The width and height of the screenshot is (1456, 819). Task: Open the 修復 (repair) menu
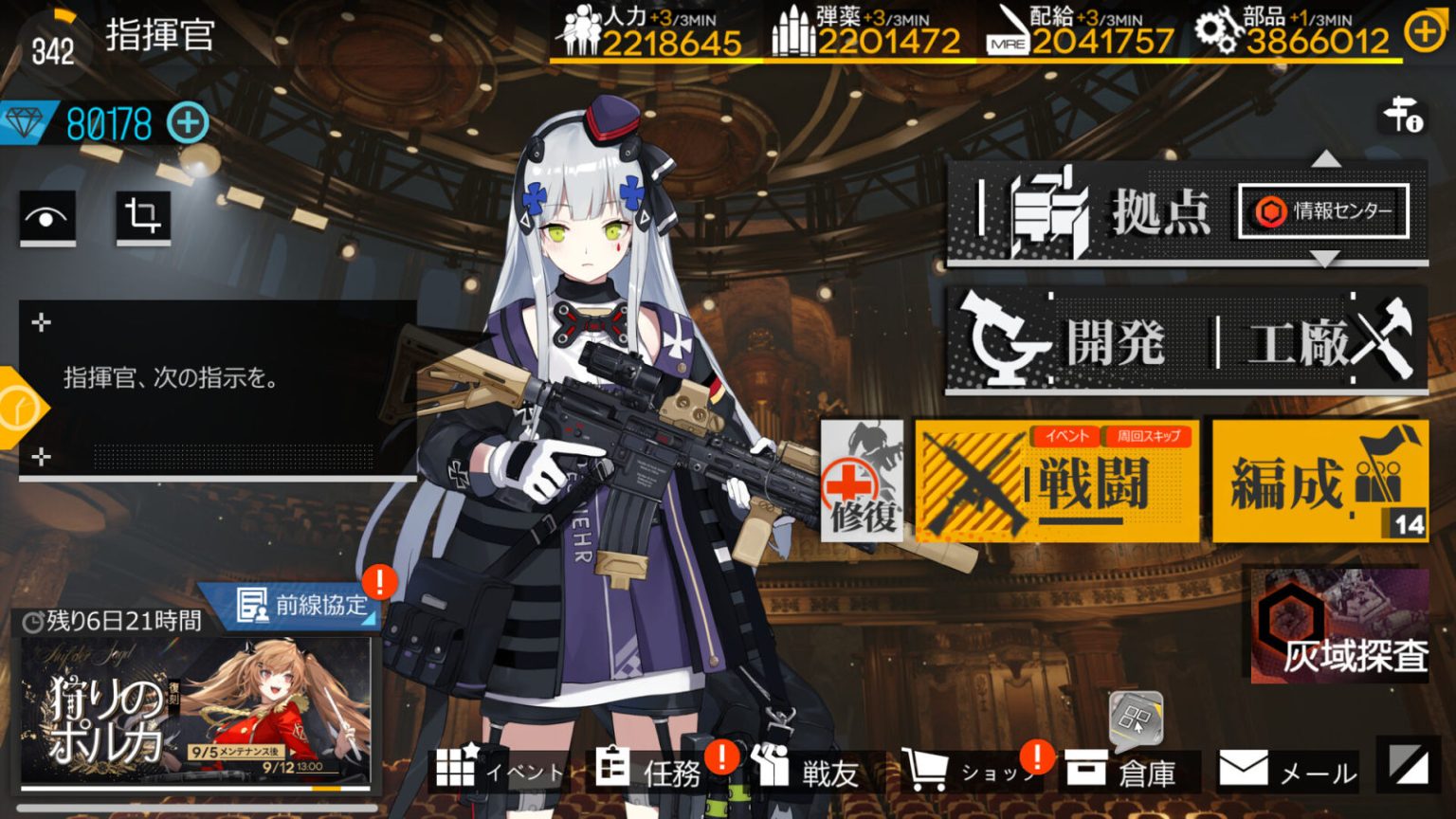pos(864,479)
